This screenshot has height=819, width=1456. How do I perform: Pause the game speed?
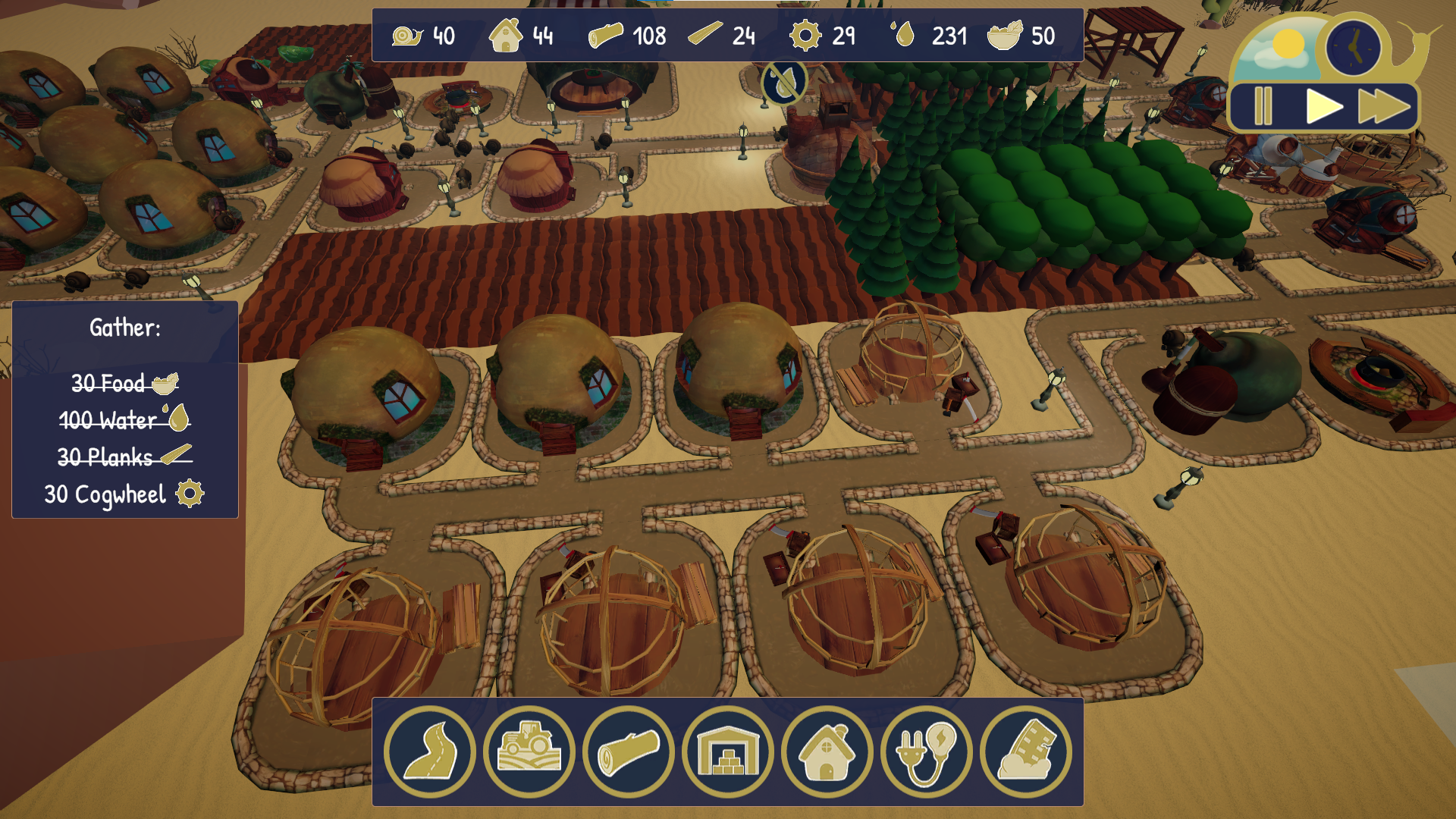coord(1263,106)
